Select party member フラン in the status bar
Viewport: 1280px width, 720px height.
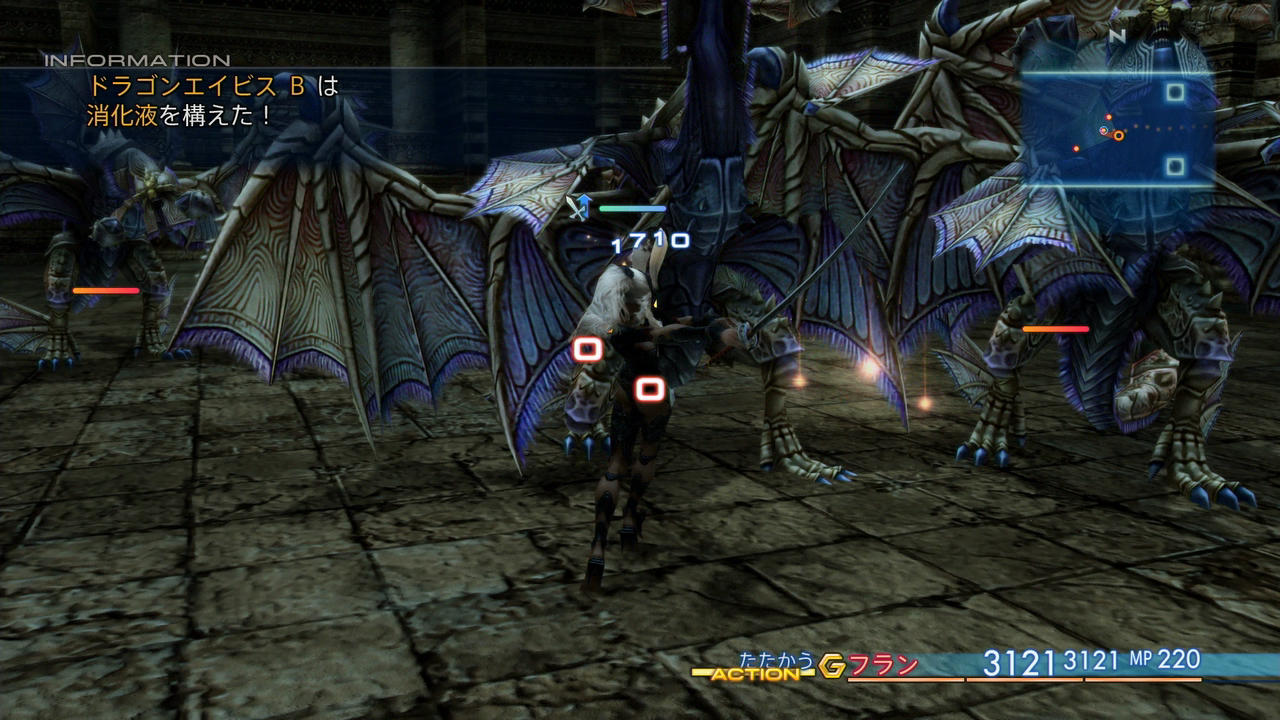pyautogui.click(x=883, y=666)
